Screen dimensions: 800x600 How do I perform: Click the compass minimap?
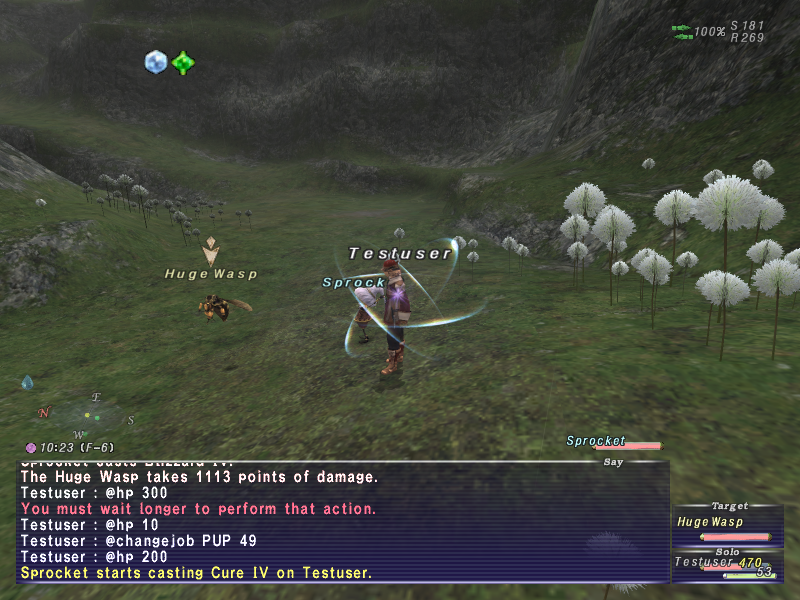[x=87, y=414]
